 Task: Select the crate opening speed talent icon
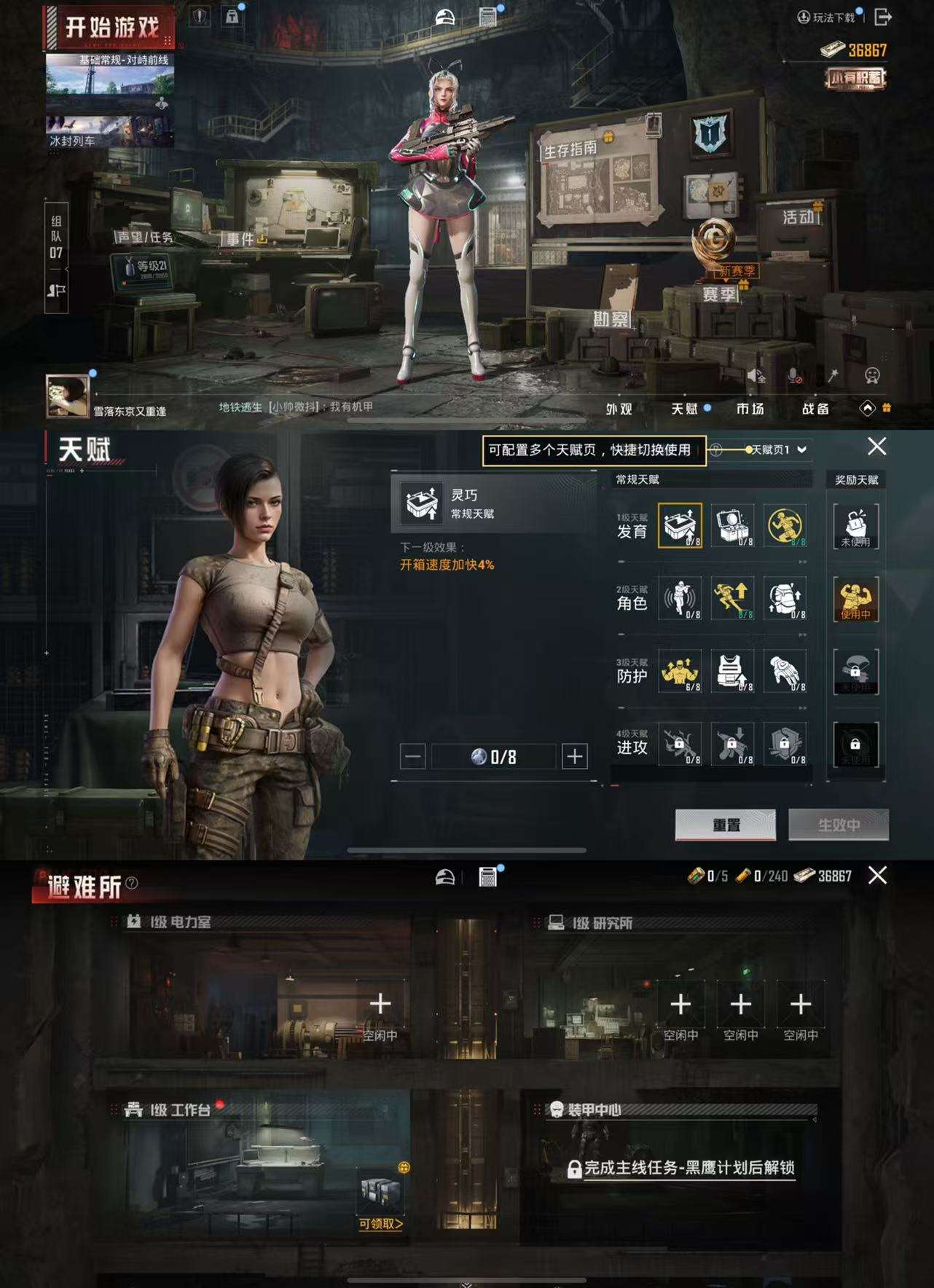point(680,526)
